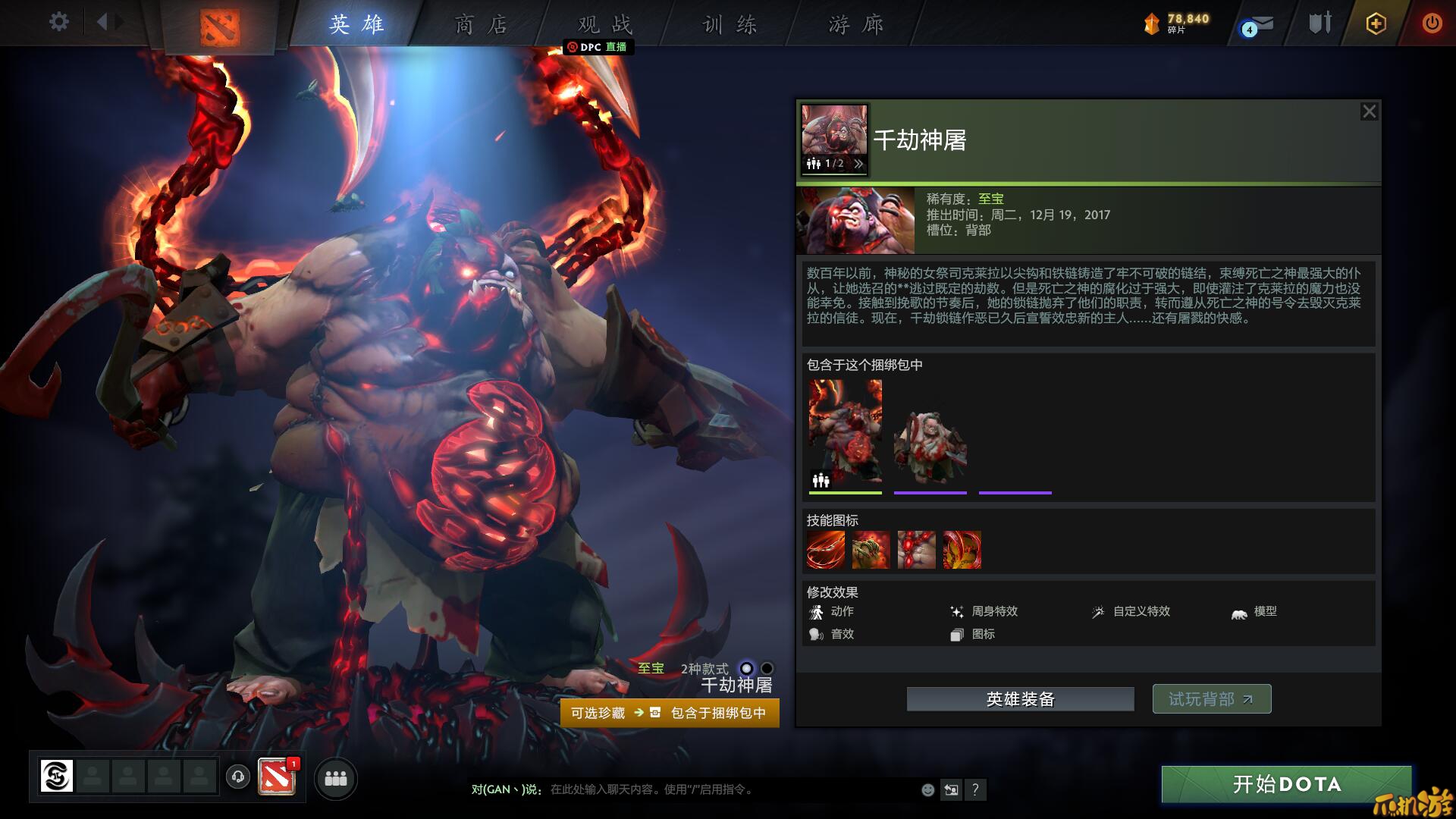Open the mail inbox showing 4 notifications
Image resolution: width=1456 pixels, height=819 pixels.
[x=1259, y=24]
